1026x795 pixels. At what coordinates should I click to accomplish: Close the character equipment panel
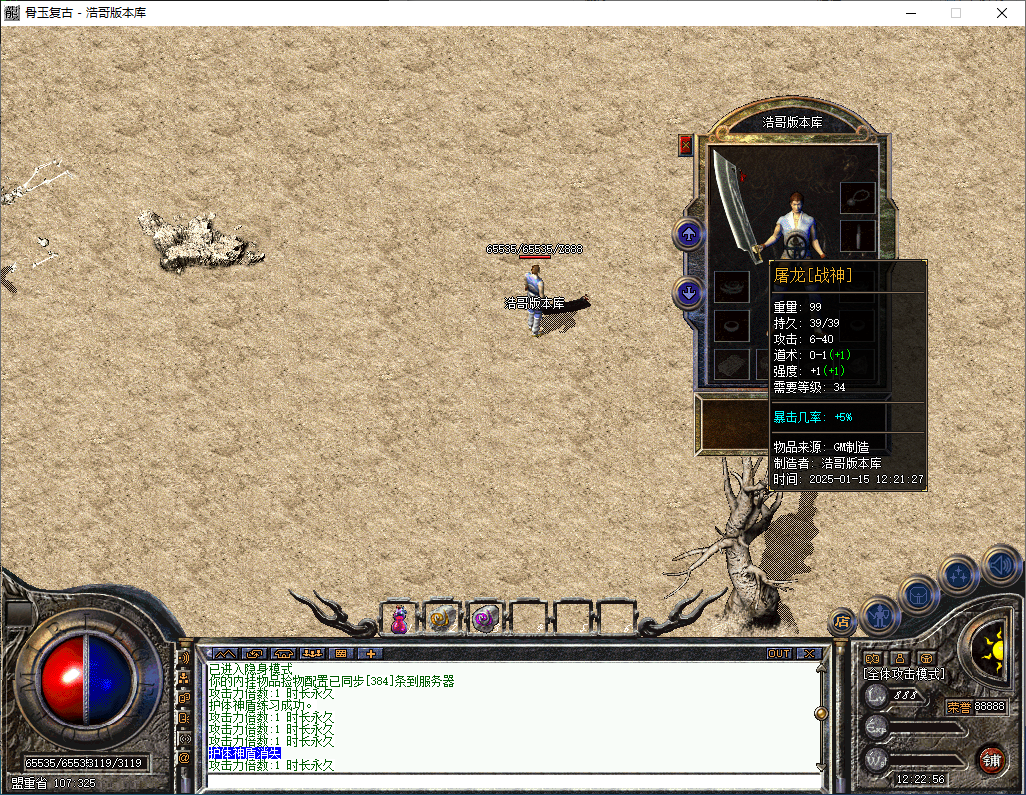click(x=685, y=145)
